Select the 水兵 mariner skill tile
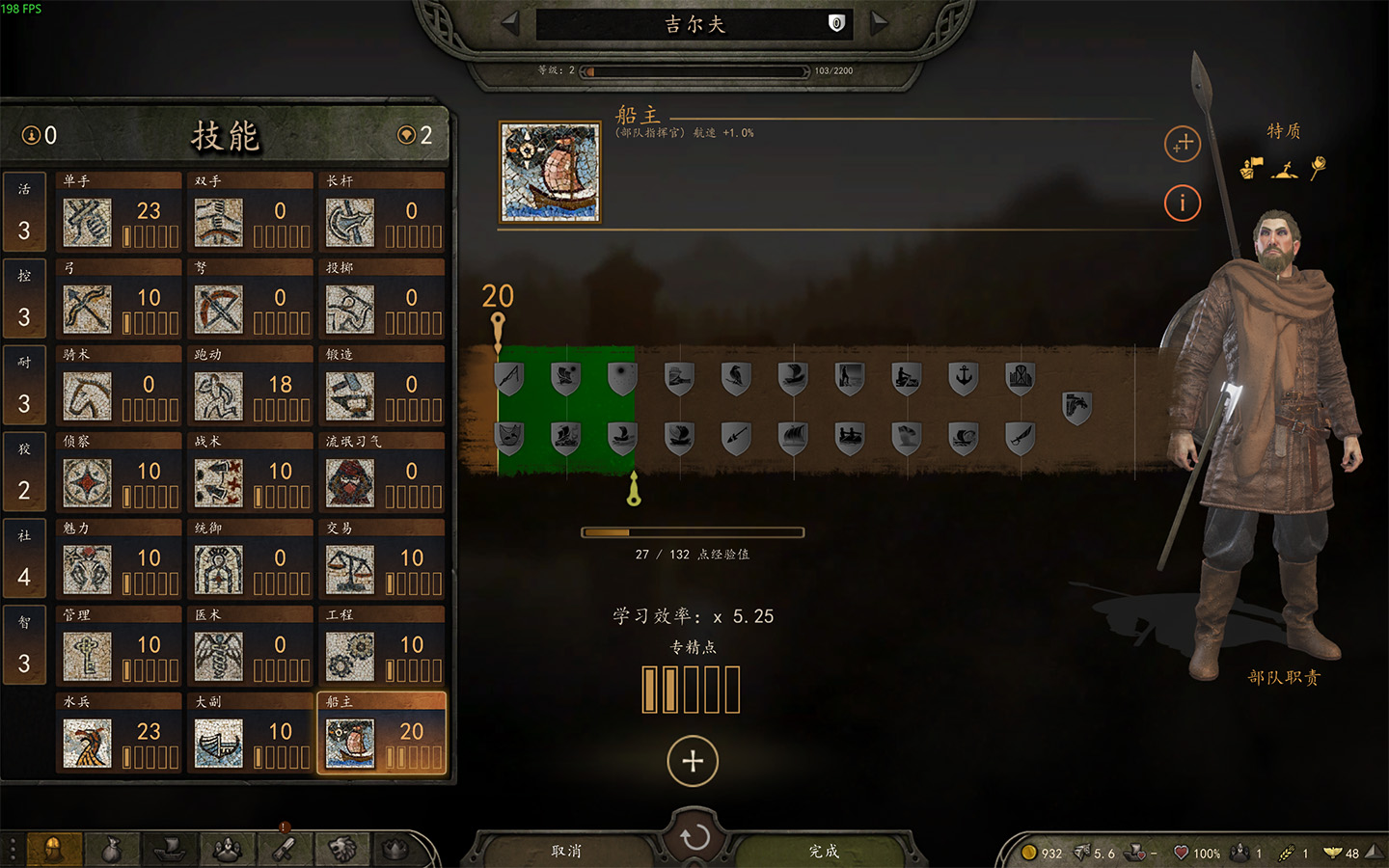 tap(120, 734)
